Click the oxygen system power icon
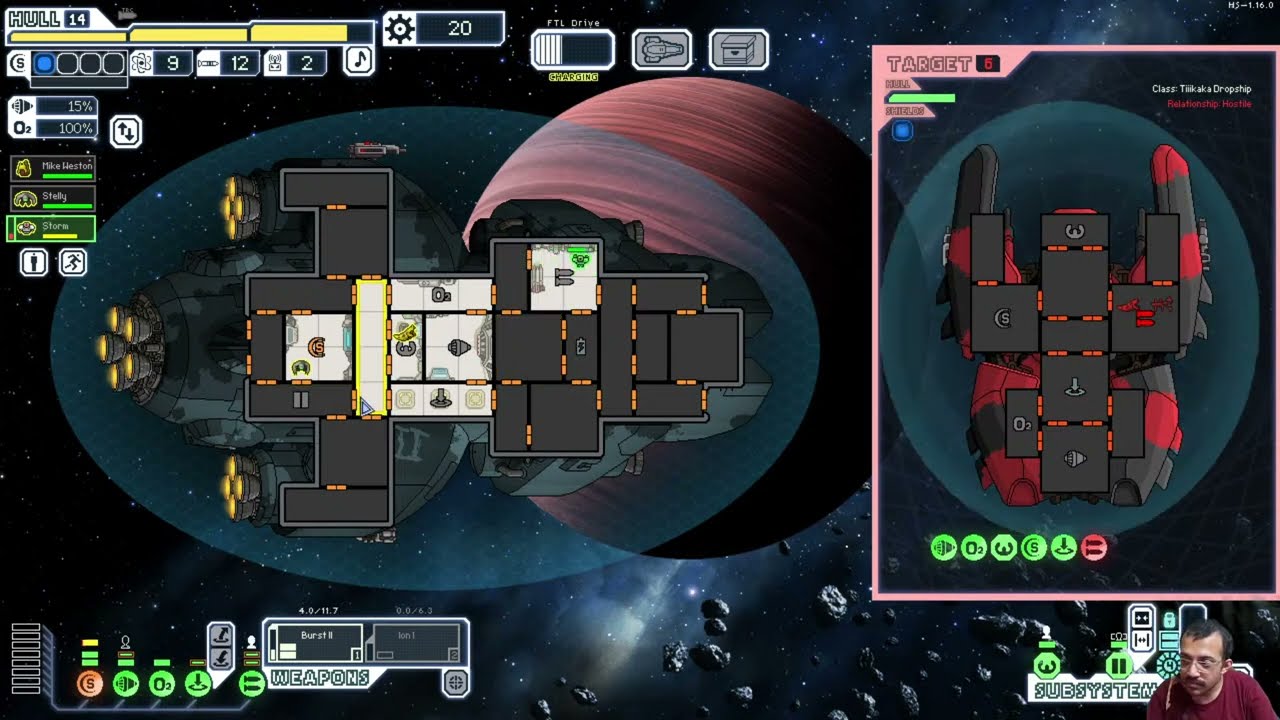The width and height of the screenshot is (1280, 720). [x=162, y=684]
